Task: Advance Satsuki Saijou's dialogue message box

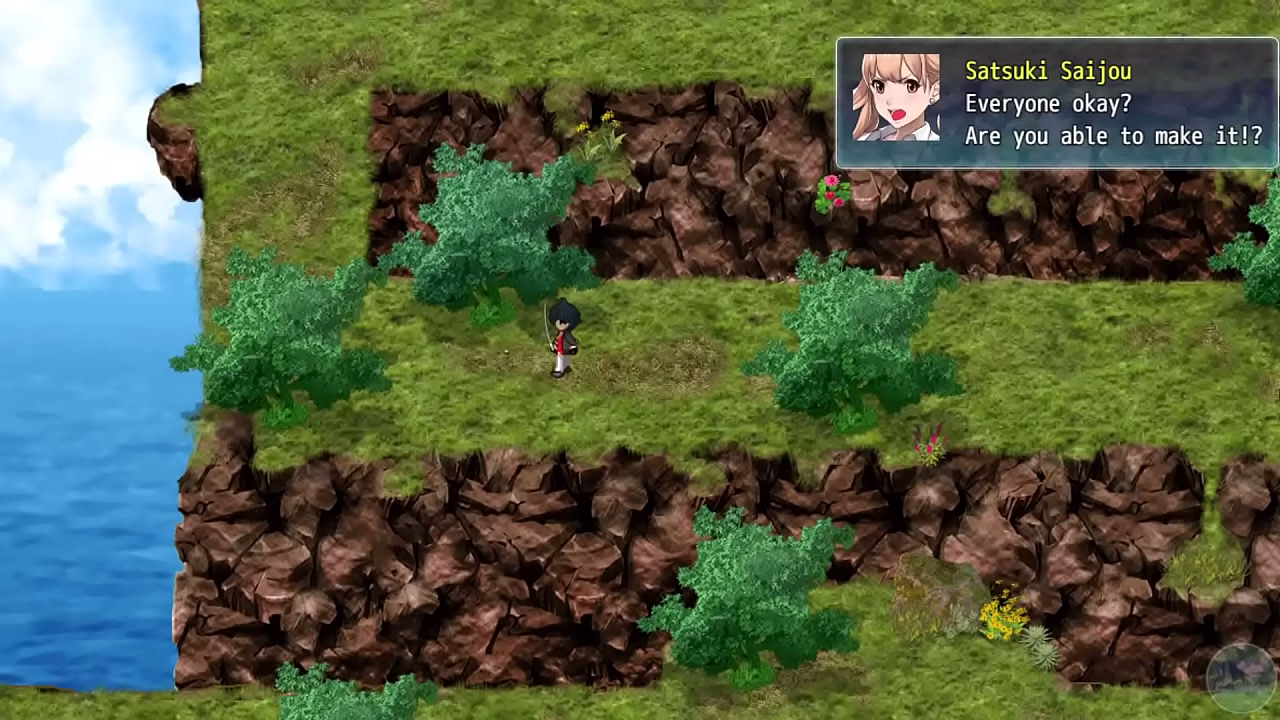Action: [1056, 103]
